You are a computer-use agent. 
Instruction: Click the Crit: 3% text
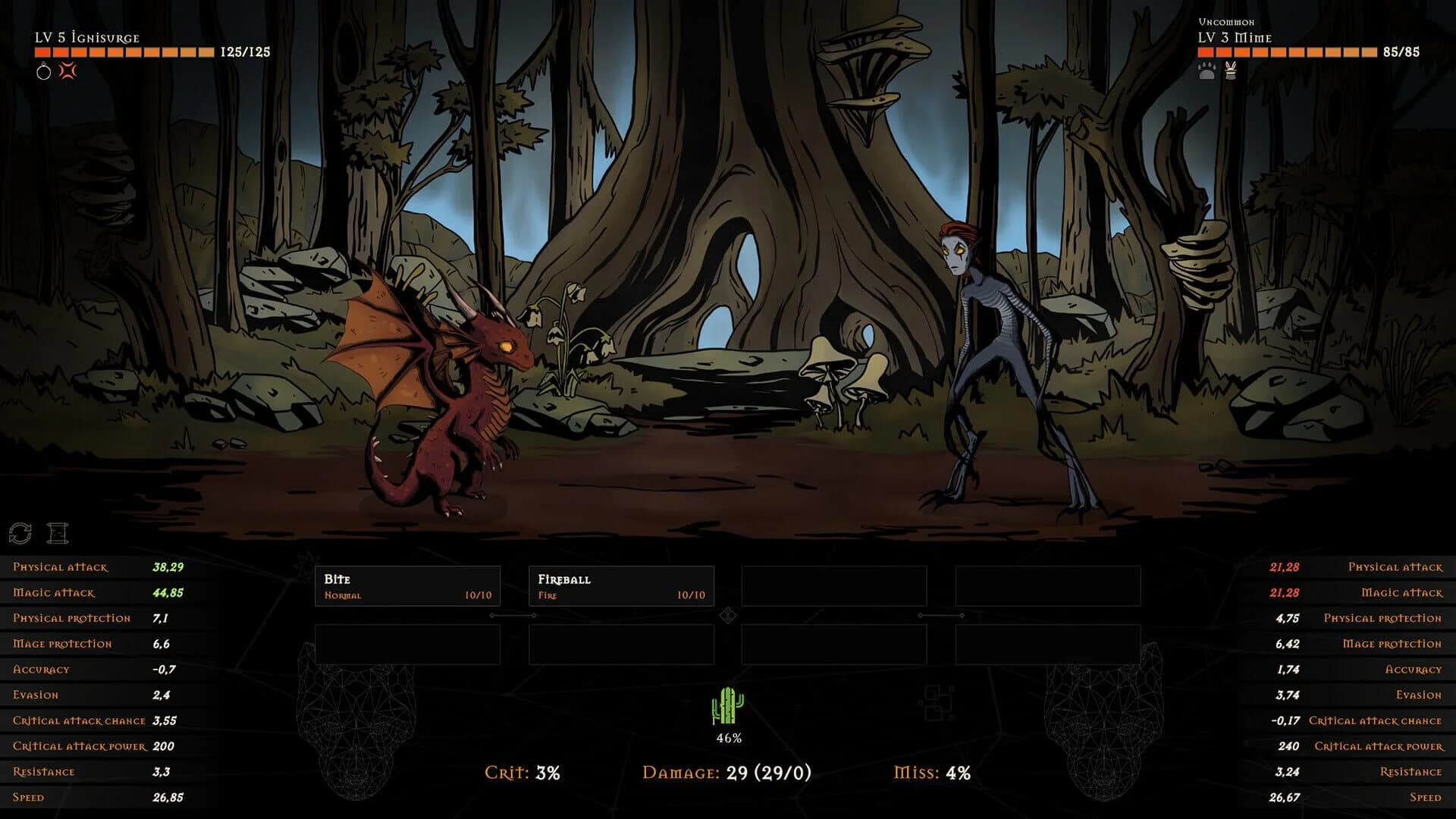pos(523,775)
